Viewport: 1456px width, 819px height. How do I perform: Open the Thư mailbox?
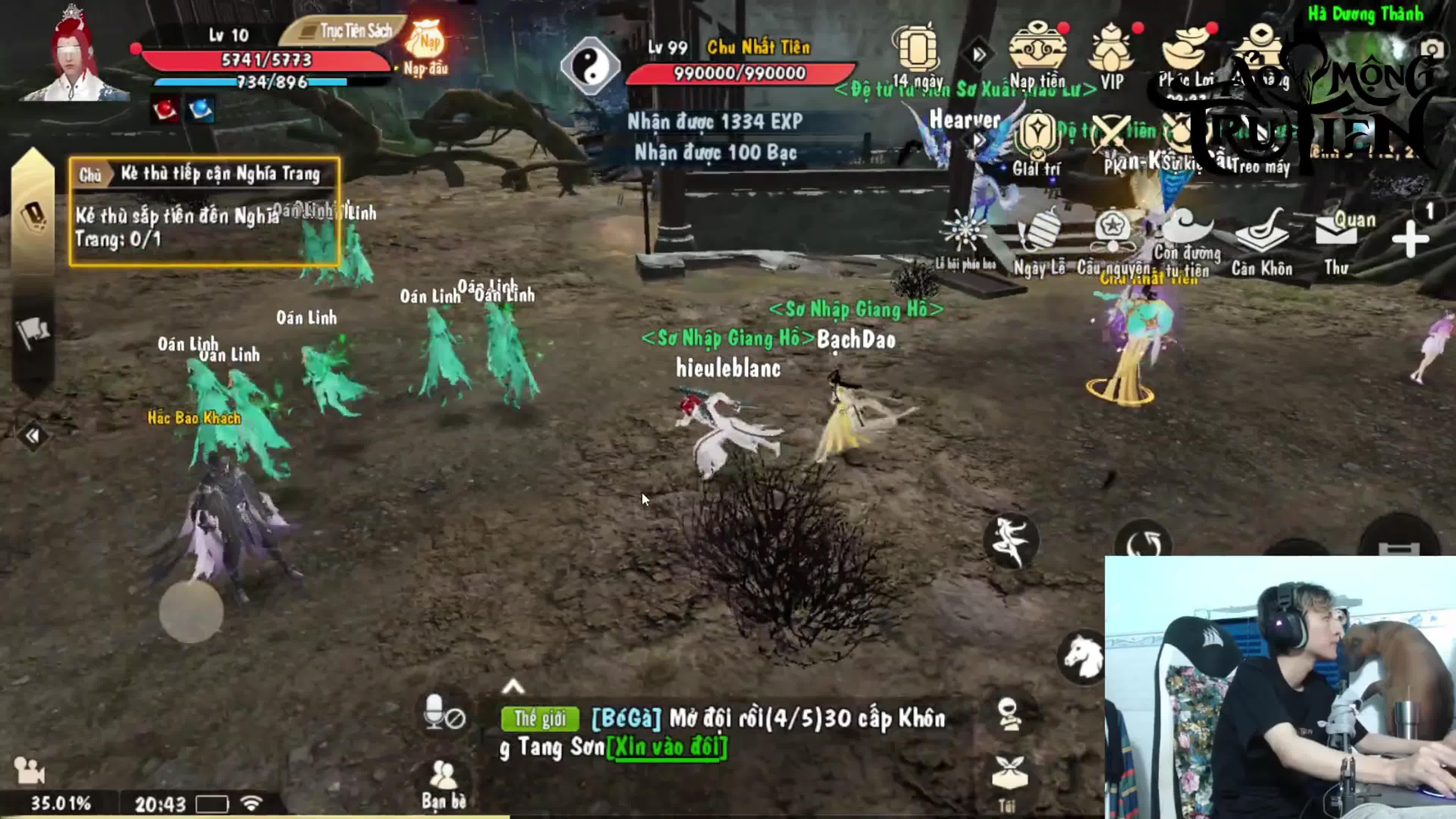1336,240
